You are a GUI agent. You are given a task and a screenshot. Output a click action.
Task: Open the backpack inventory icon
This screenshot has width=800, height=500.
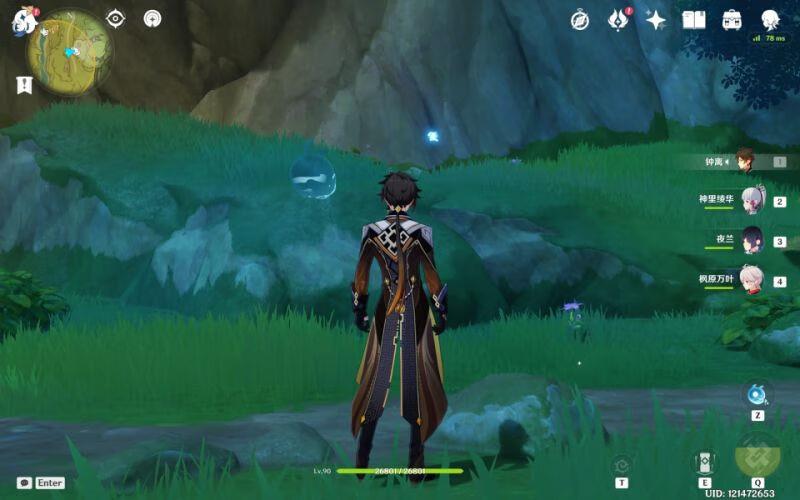click(732, 20)
